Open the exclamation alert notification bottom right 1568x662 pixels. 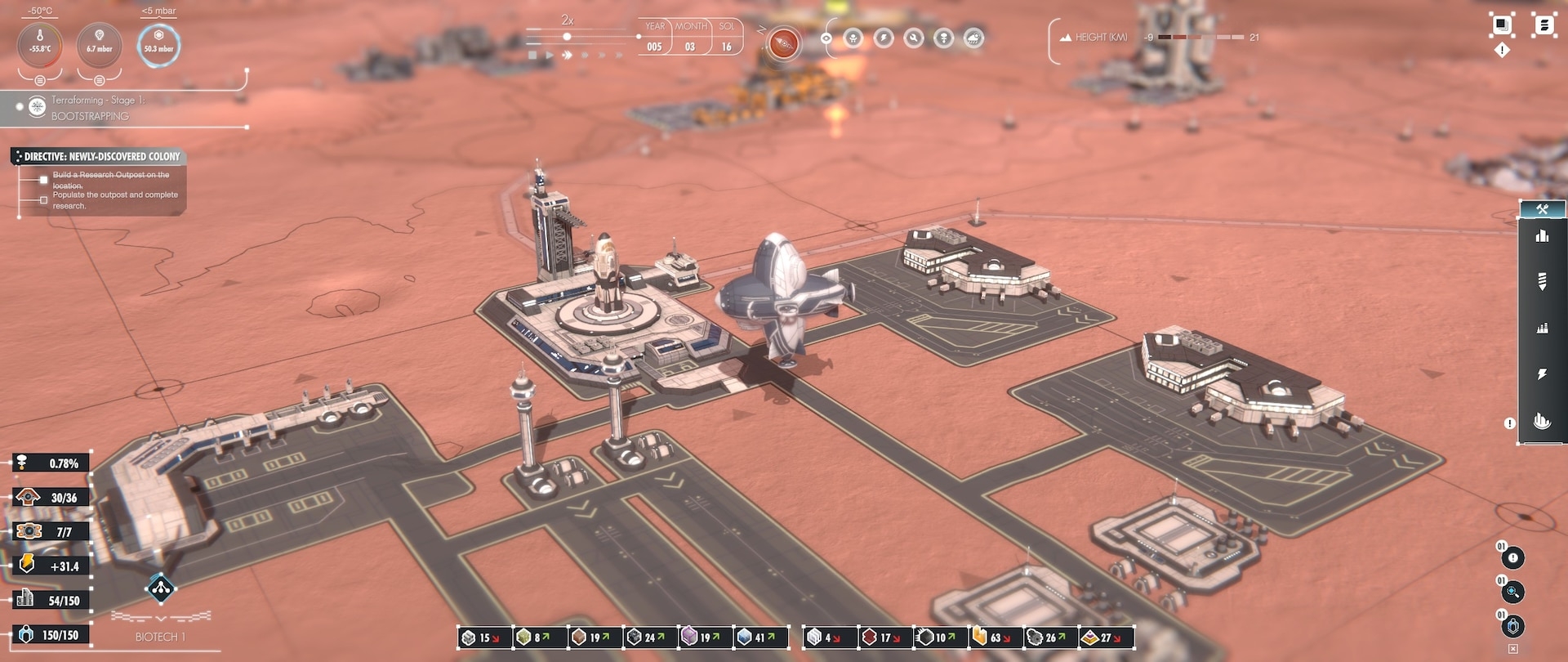tap(1512, 558)
